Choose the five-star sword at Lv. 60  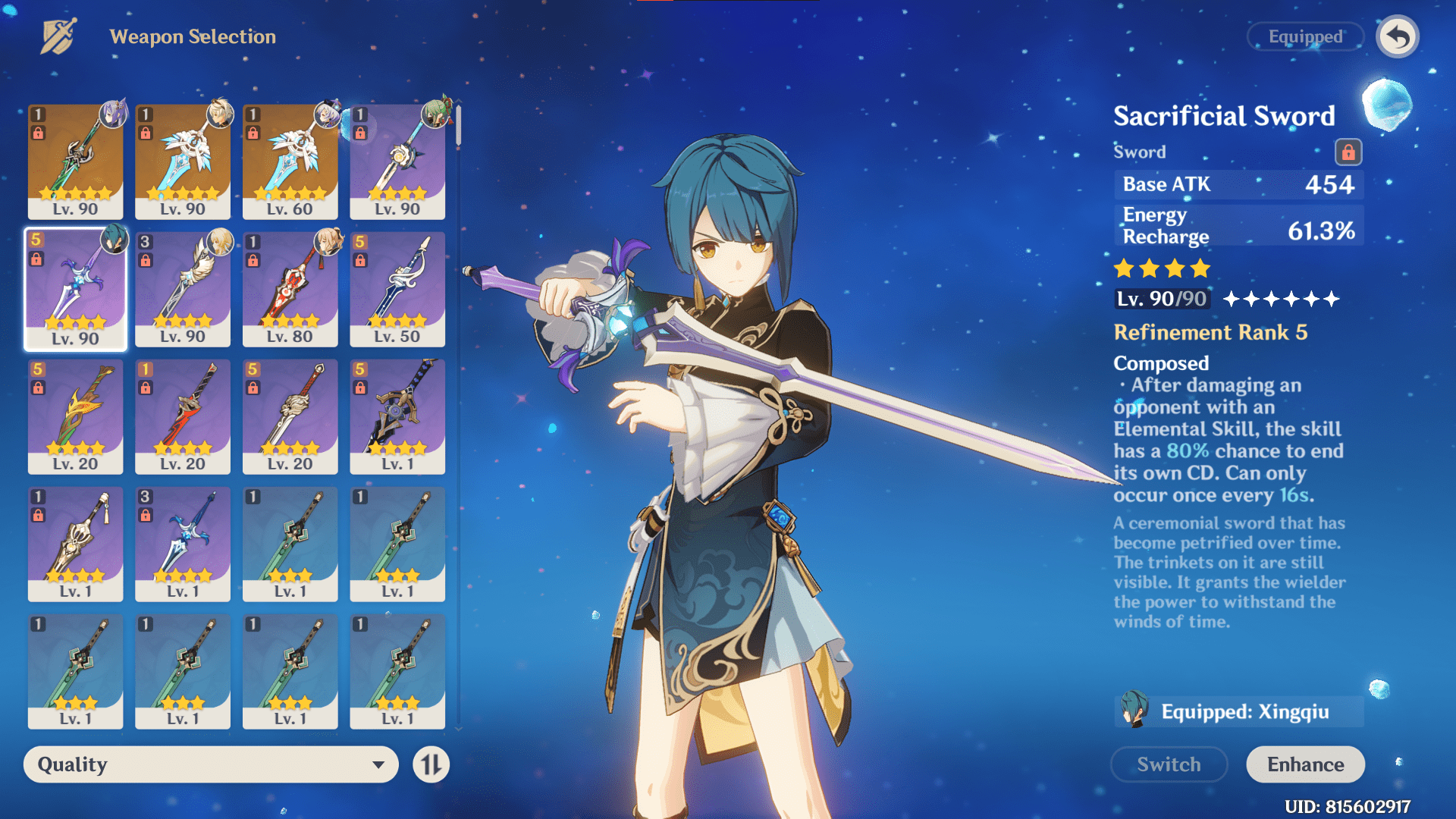point(290,162)
